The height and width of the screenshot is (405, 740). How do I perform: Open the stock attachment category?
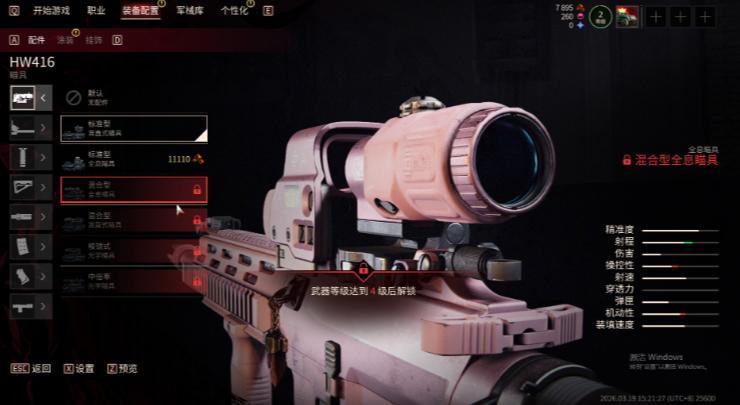pos(22,186)
